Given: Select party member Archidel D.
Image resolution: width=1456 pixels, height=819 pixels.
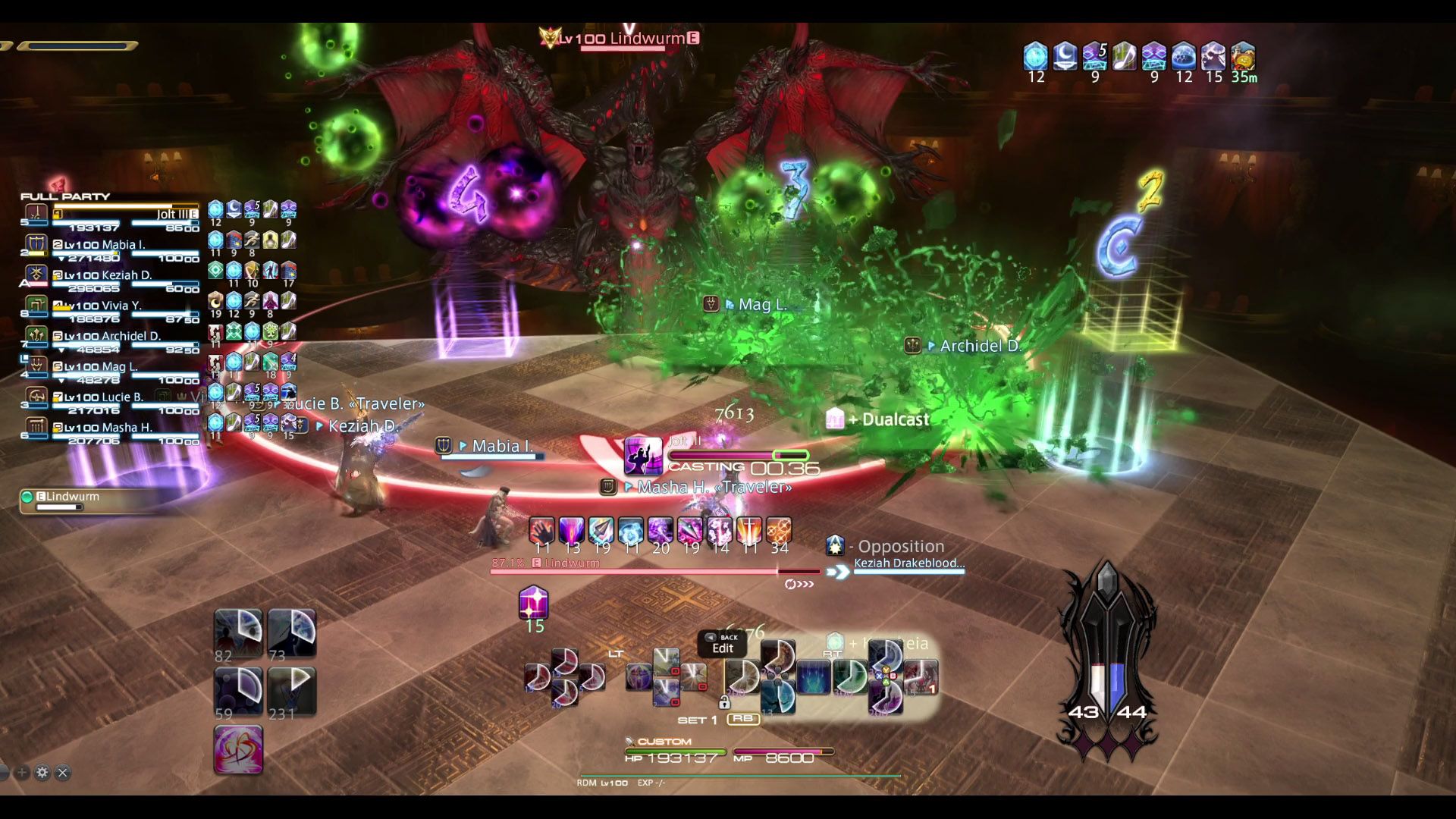Looking at the screenshot, I should click(x=114, y=336).
